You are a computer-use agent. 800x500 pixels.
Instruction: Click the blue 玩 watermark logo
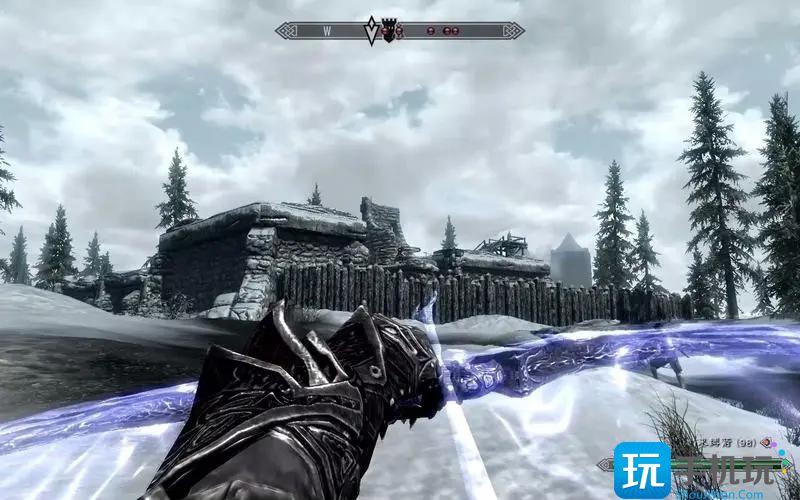click(x=642, y=471)
